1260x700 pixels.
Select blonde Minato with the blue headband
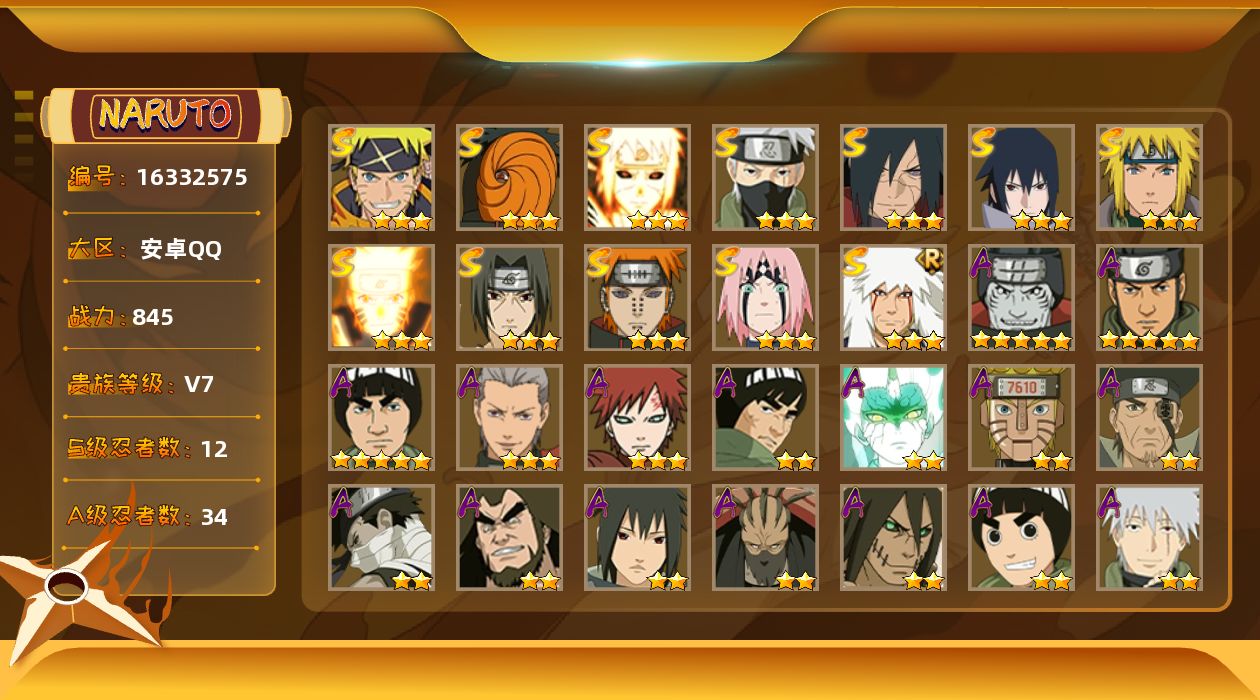pyautogui.click(x=1149, y=177)
